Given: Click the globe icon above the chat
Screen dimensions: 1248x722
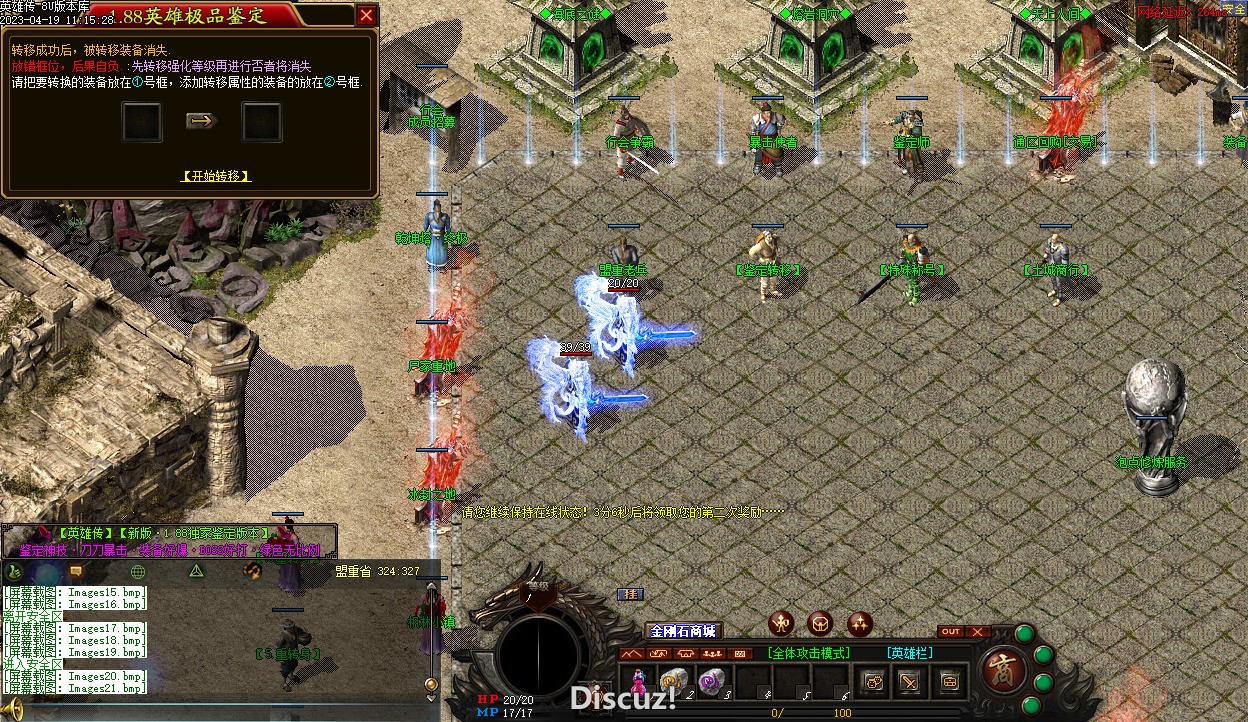Looking at the screenshot, I should click(138, 571).
